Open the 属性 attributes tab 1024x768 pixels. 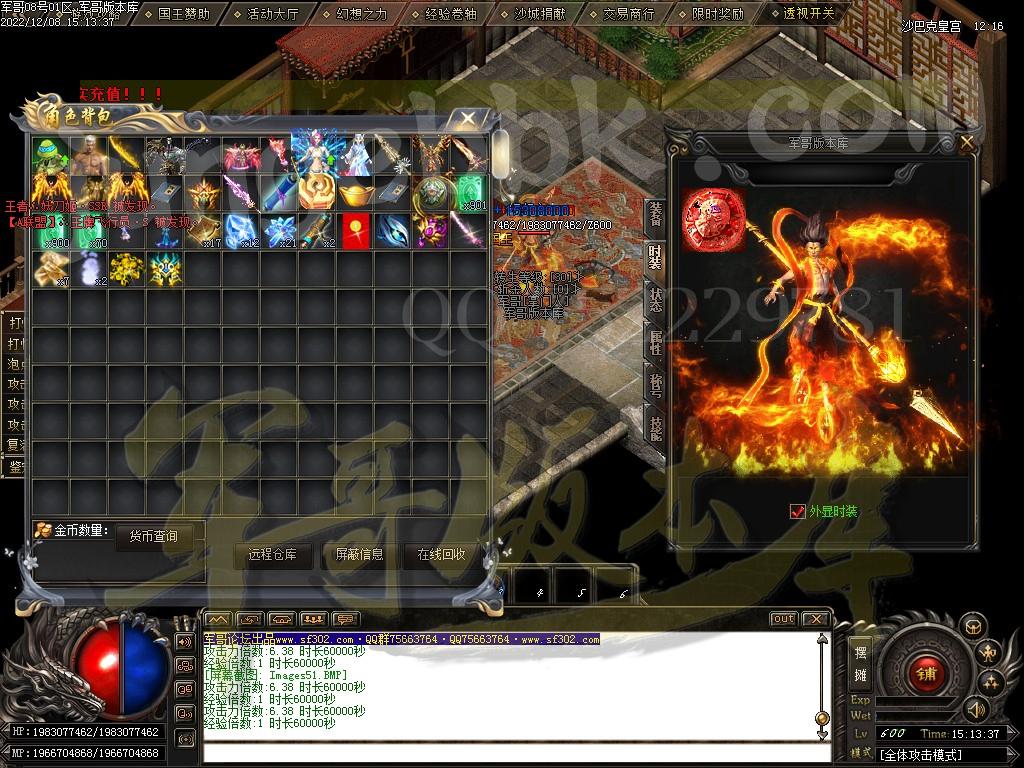656,343
